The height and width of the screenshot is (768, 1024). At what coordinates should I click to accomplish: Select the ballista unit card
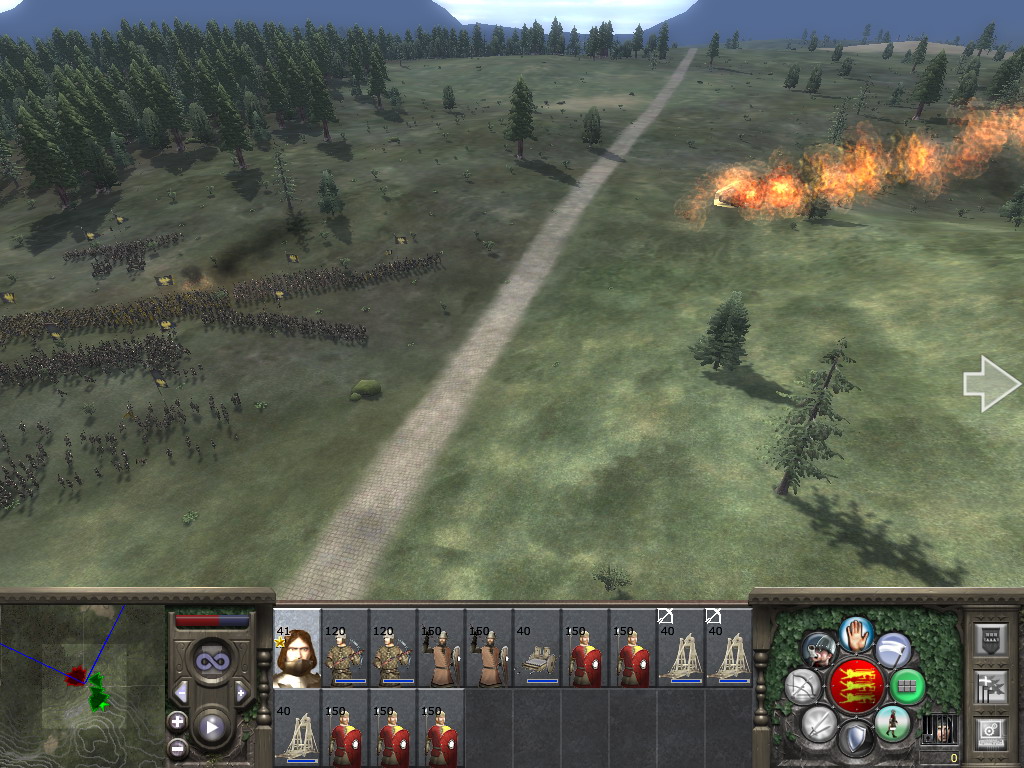(x=537, y=650)
